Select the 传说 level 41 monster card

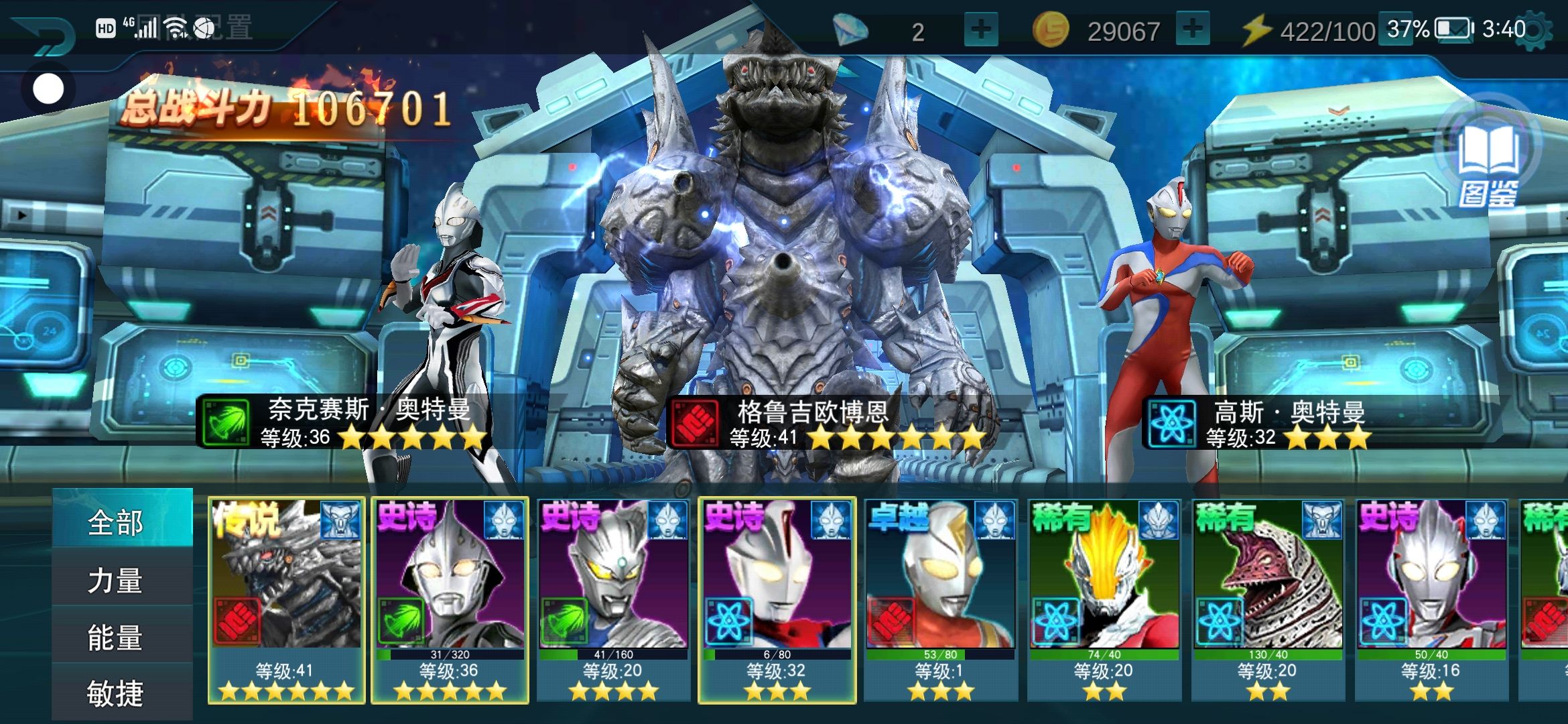click(286, 600)
